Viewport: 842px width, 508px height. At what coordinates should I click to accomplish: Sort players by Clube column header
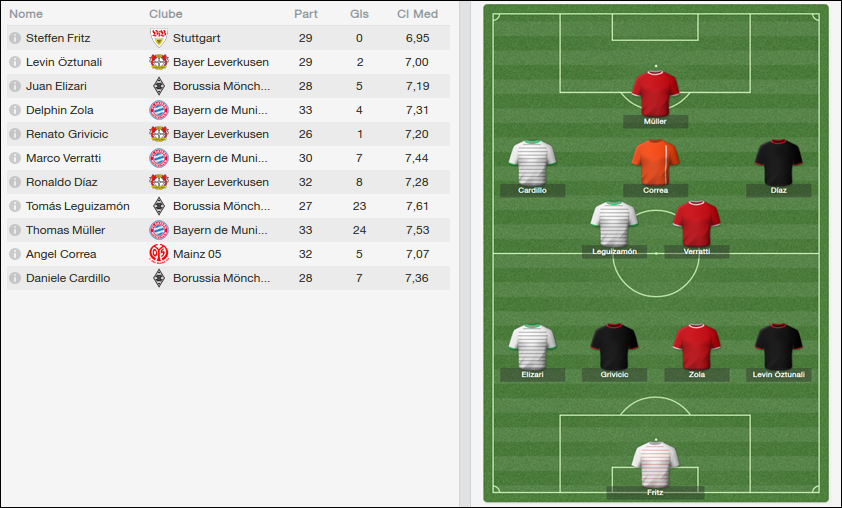(x=166, y=14)
